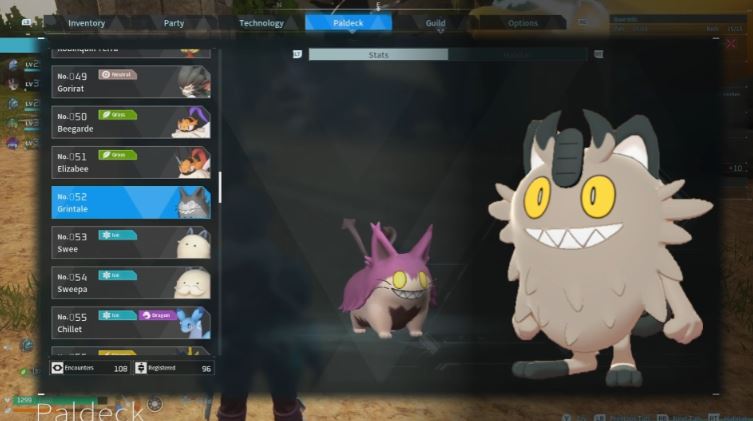Open the Guild tab

434,23
